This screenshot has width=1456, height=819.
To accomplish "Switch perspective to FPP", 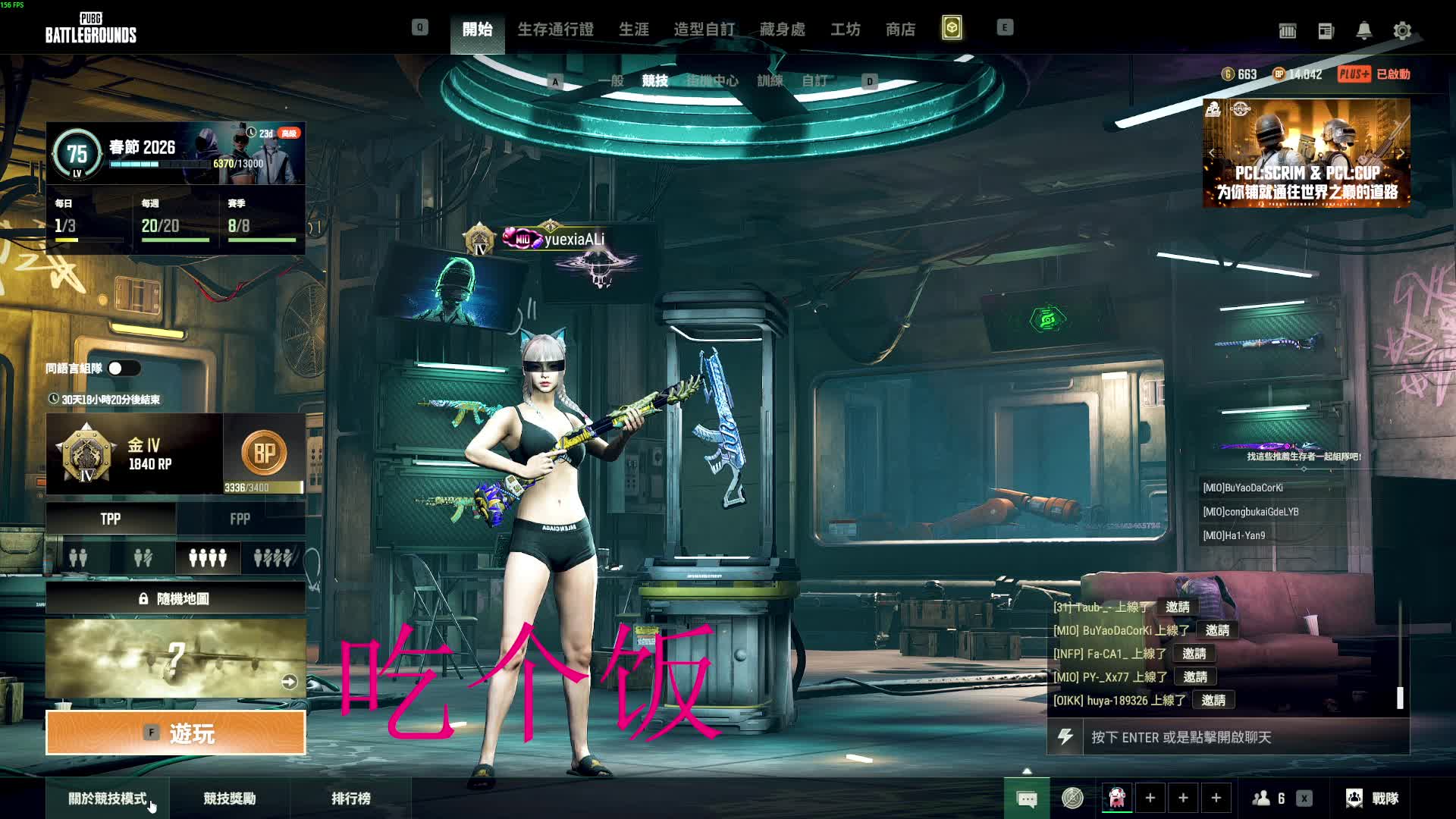I will 240,519.
